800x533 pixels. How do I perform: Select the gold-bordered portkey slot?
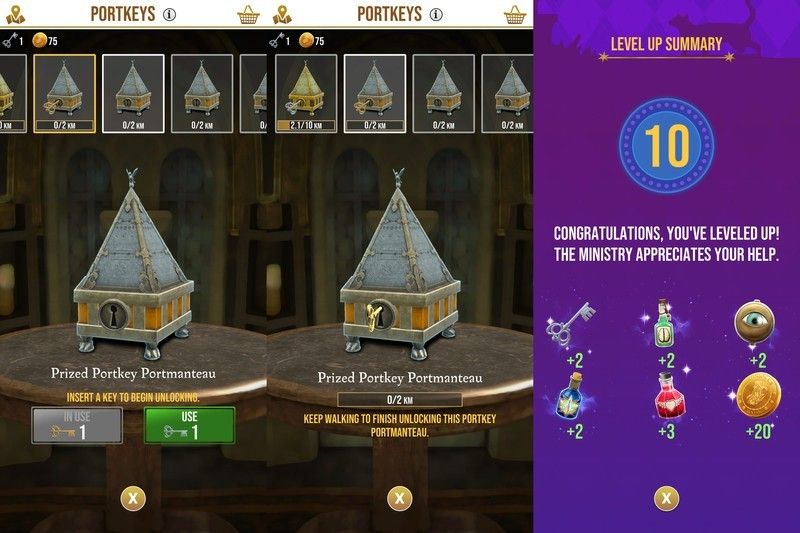point(65,93)
